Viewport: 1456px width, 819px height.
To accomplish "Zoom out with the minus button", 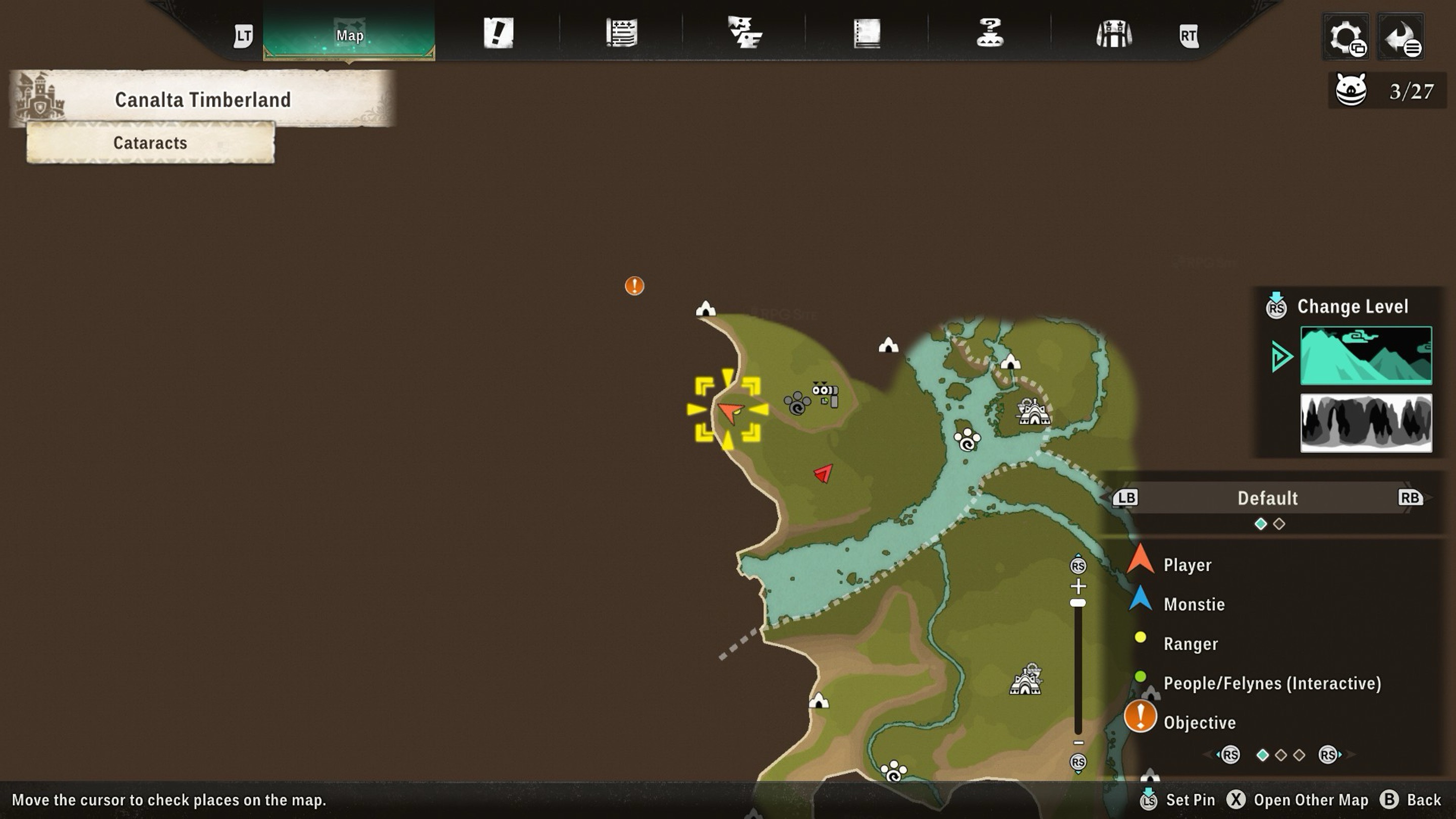I will click(1078, 743).
